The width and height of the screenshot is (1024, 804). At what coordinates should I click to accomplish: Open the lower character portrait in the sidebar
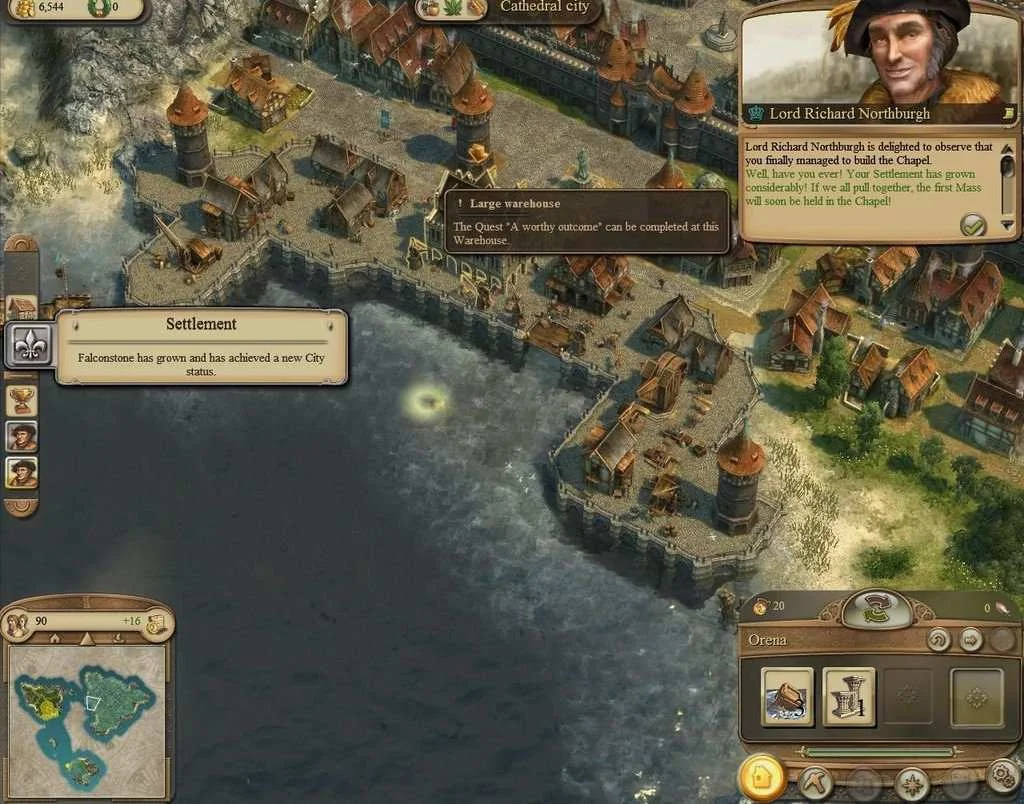click(x=22, y=472)
